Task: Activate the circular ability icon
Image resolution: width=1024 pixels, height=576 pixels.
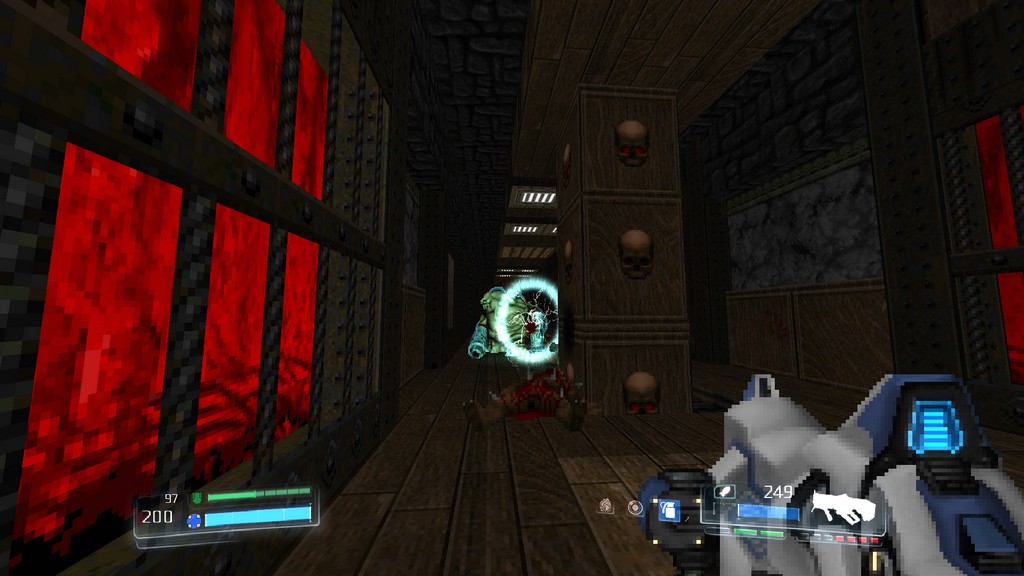Action: pyautogui.click(x=635, y=507)
